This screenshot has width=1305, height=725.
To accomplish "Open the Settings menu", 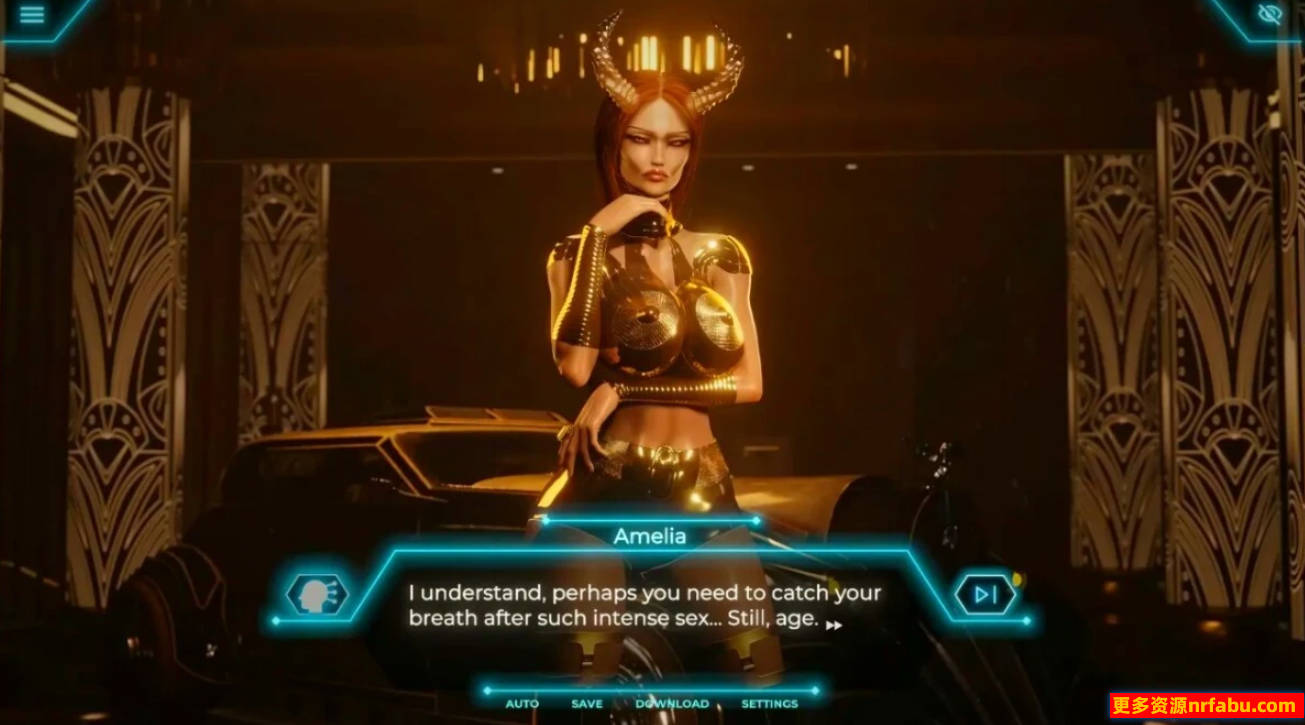I will pos(769,704).
